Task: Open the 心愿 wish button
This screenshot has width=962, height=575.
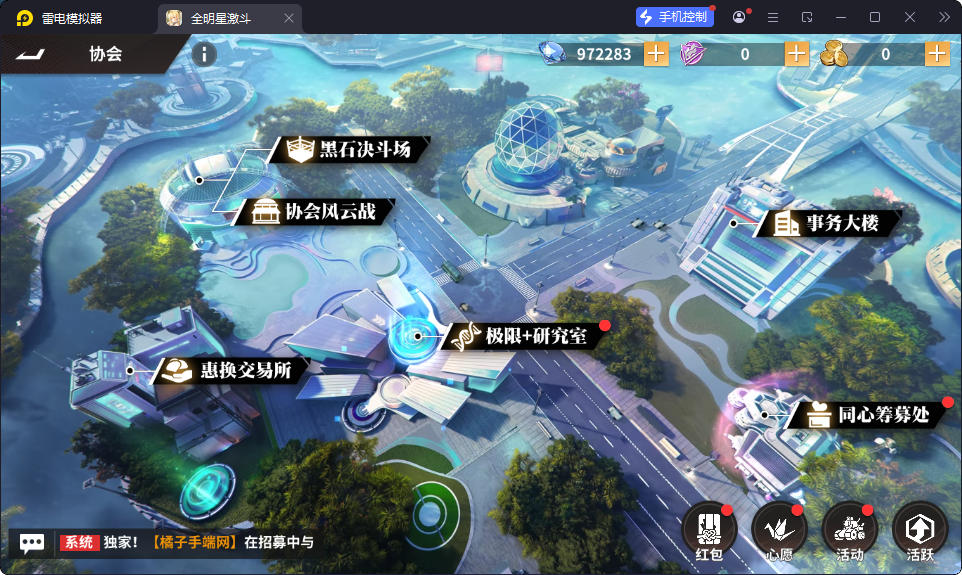Action: [779, 530]
